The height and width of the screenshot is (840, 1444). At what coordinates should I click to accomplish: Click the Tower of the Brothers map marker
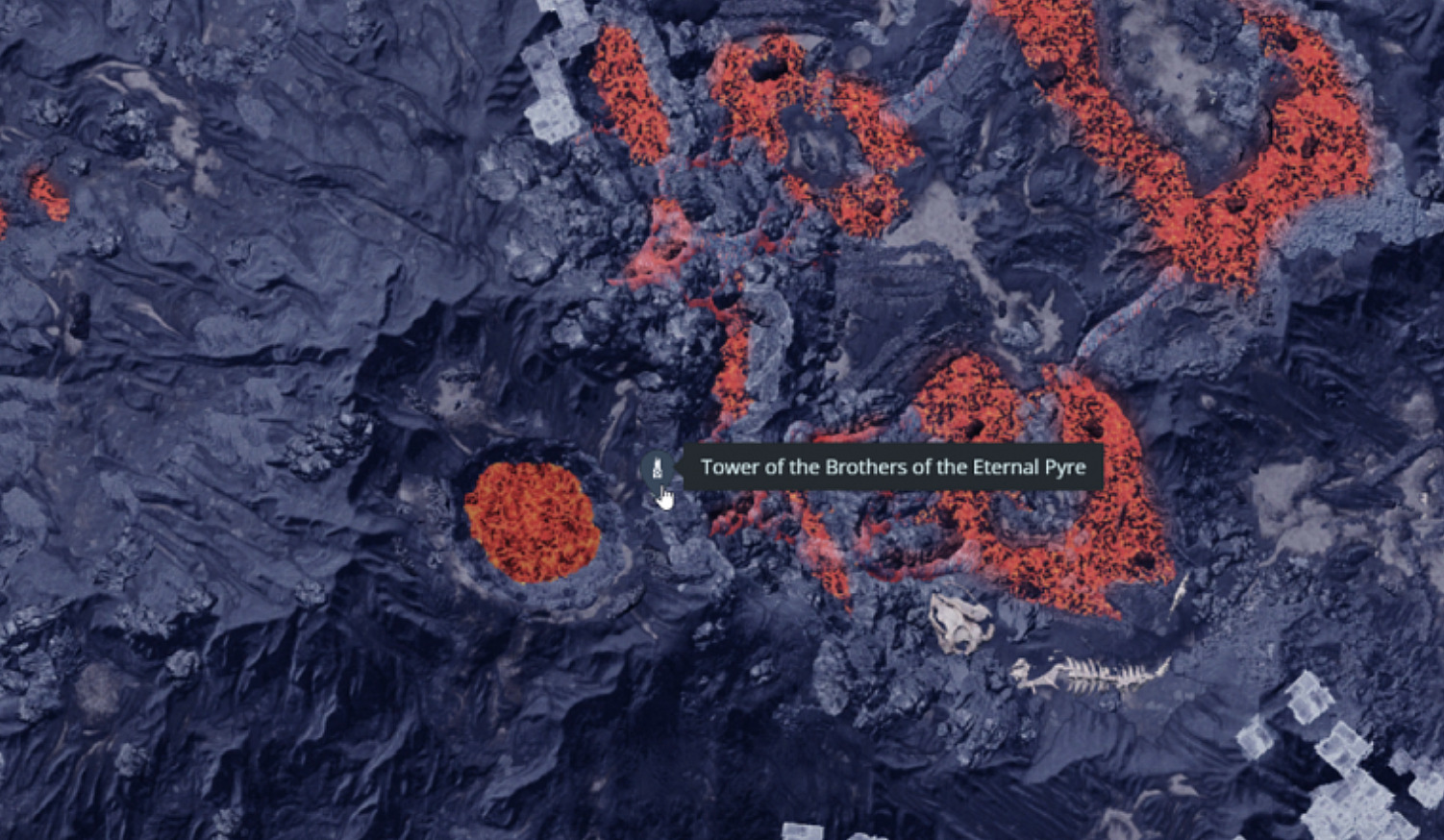(657, 469)
